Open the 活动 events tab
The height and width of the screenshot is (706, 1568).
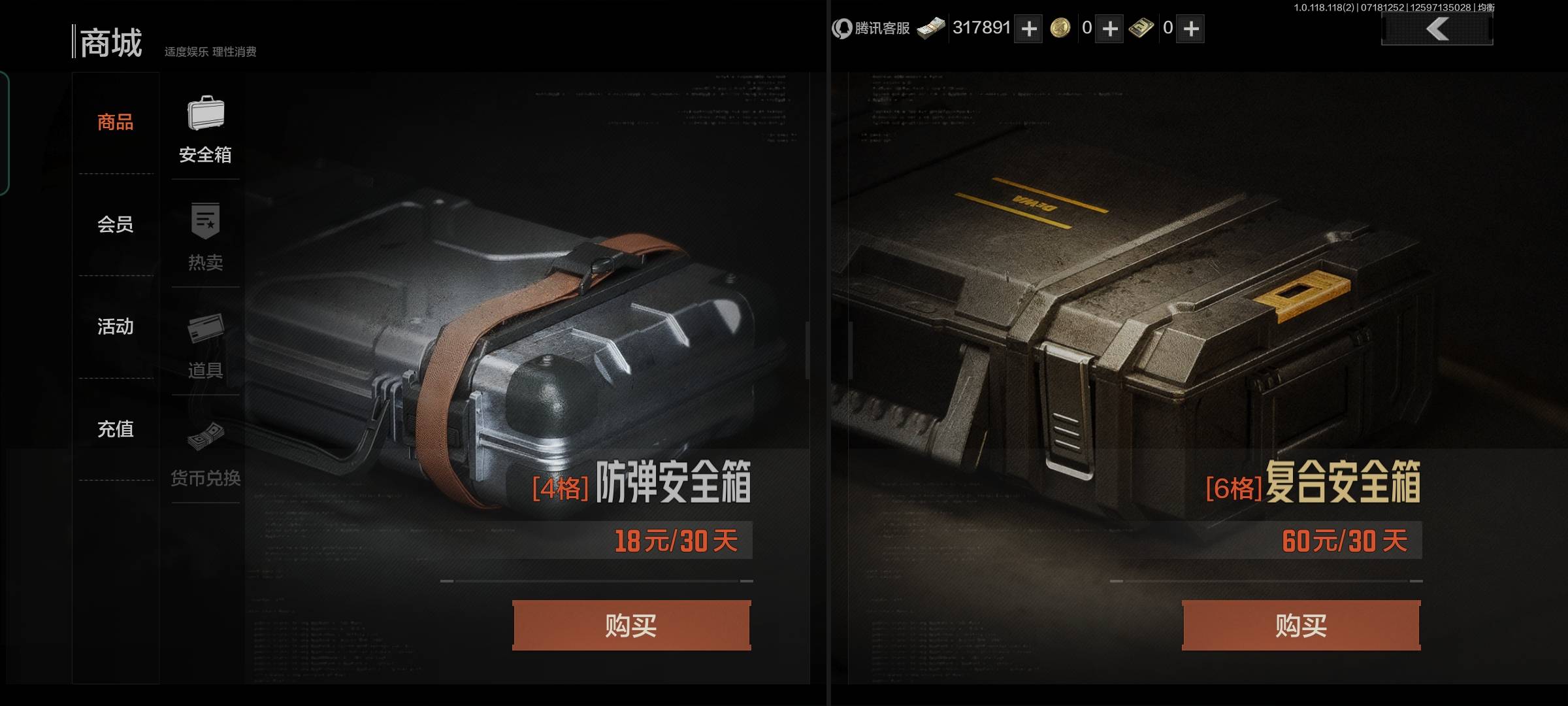115,328
